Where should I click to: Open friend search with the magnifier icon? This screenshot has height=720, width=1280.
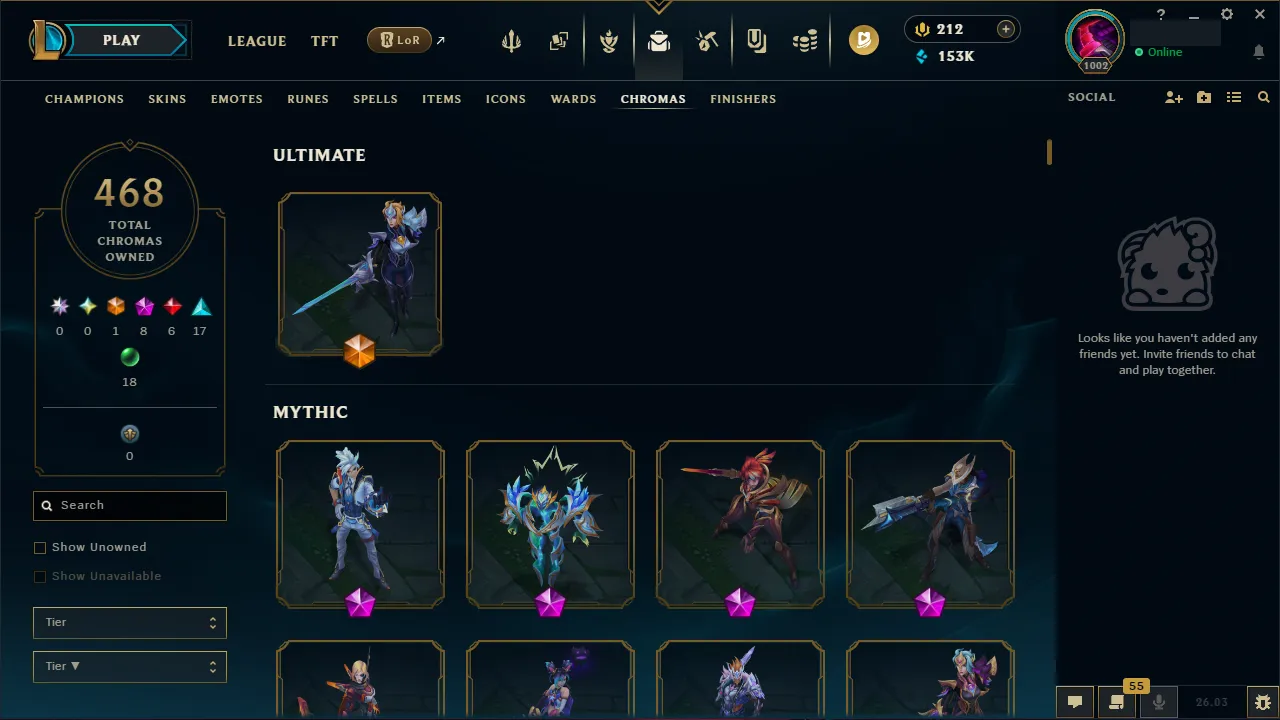point(1264,97)
